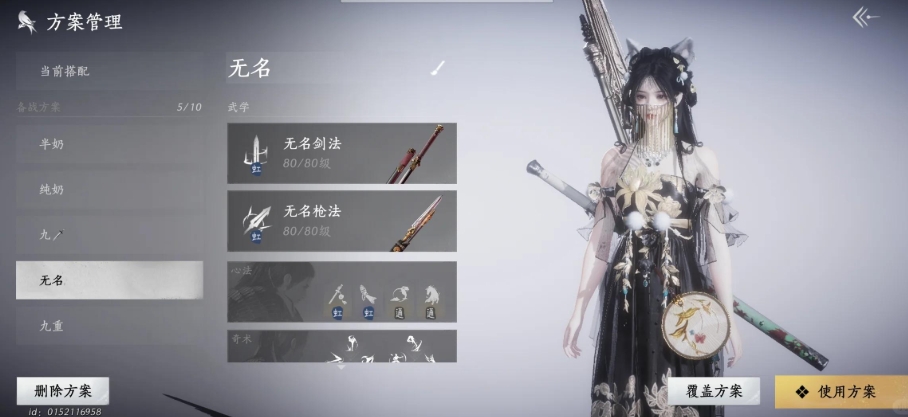Image resolution: width=908 pixels, height=417 pixels.
Task: Edit the loadout name with the pencil icon
Action: [438, 68]
